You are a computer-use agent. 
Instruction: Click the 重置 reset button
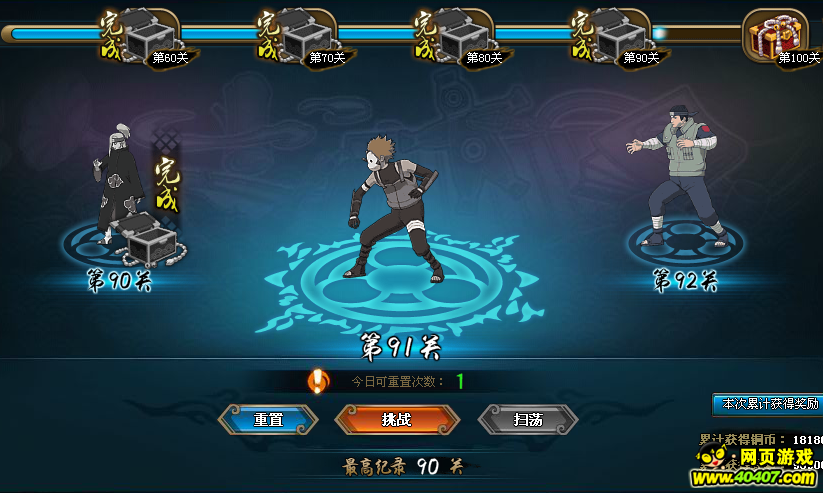[268, 420]
